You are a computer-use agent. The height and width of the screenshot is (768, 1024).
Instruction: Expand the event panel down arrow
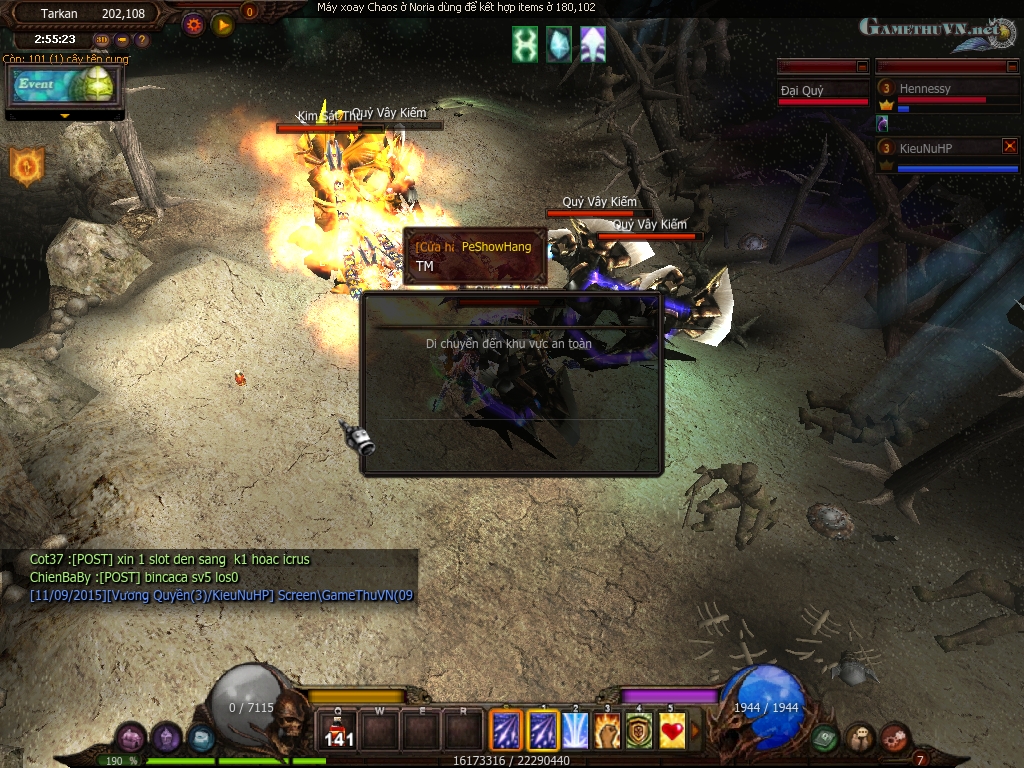(65, 116)
